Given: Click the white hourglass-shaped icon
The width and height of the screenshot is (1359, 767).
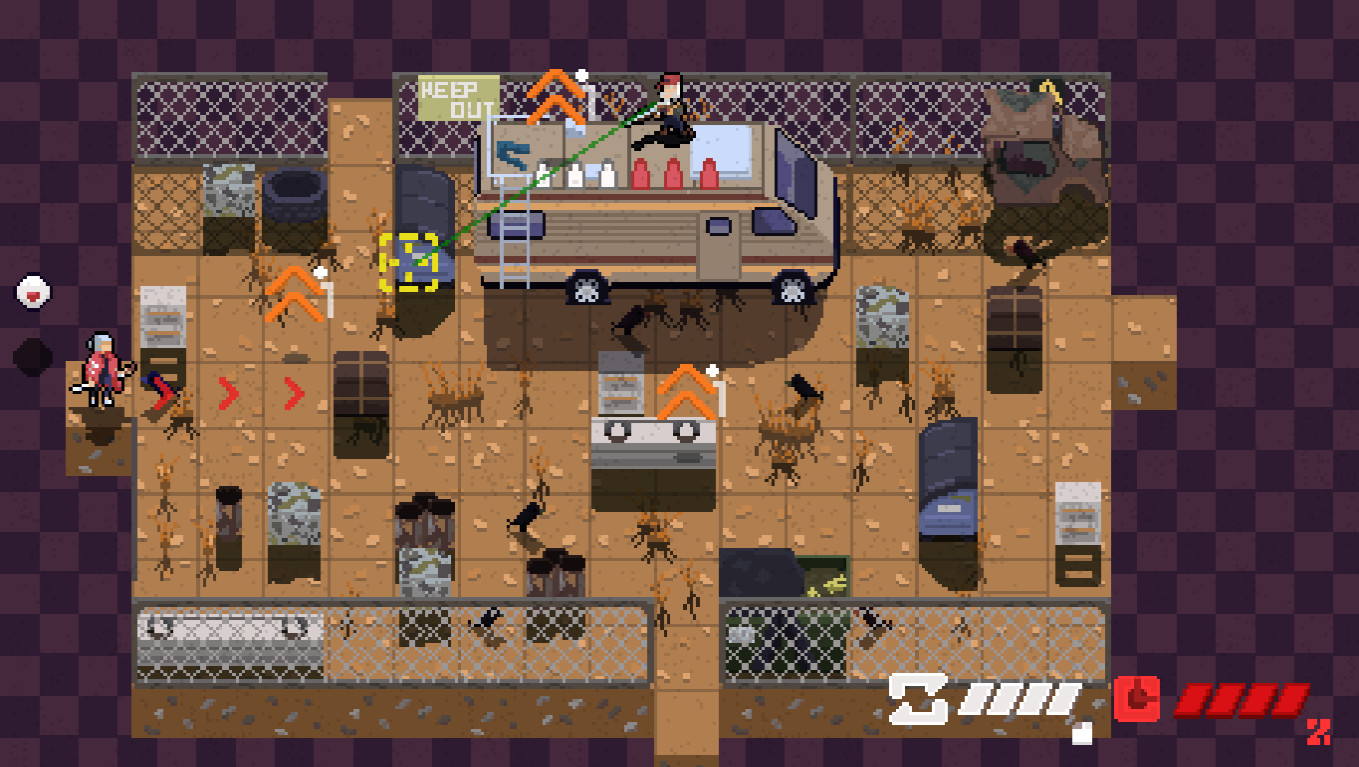Looking at the screenshot, I should (x=919, y=698).
